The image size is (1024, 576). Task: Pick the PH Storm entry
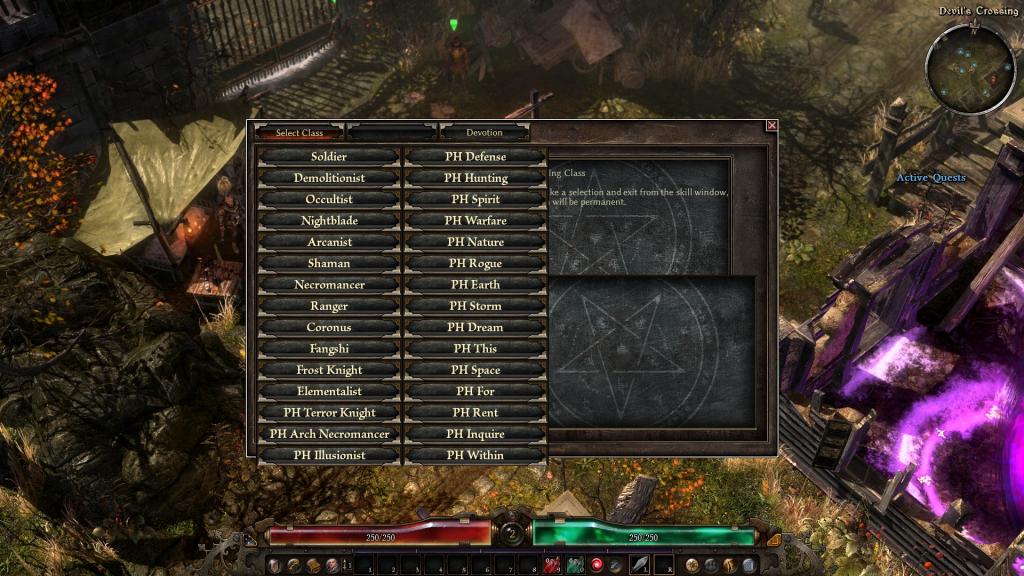click(x=476, y=306)
